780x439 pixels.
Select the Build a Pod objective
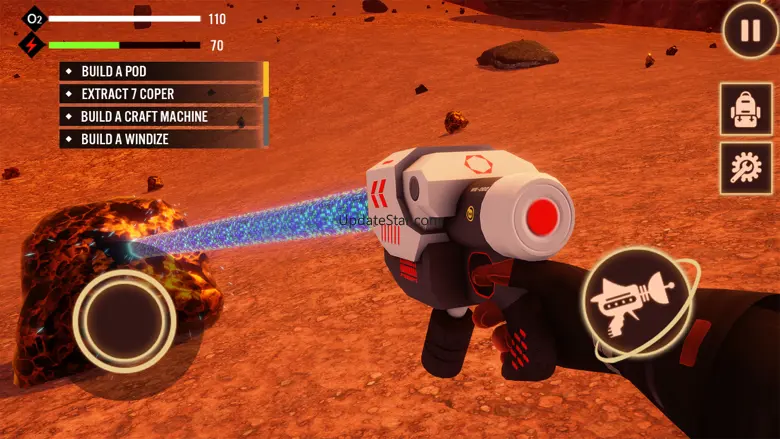click(160, 72)
